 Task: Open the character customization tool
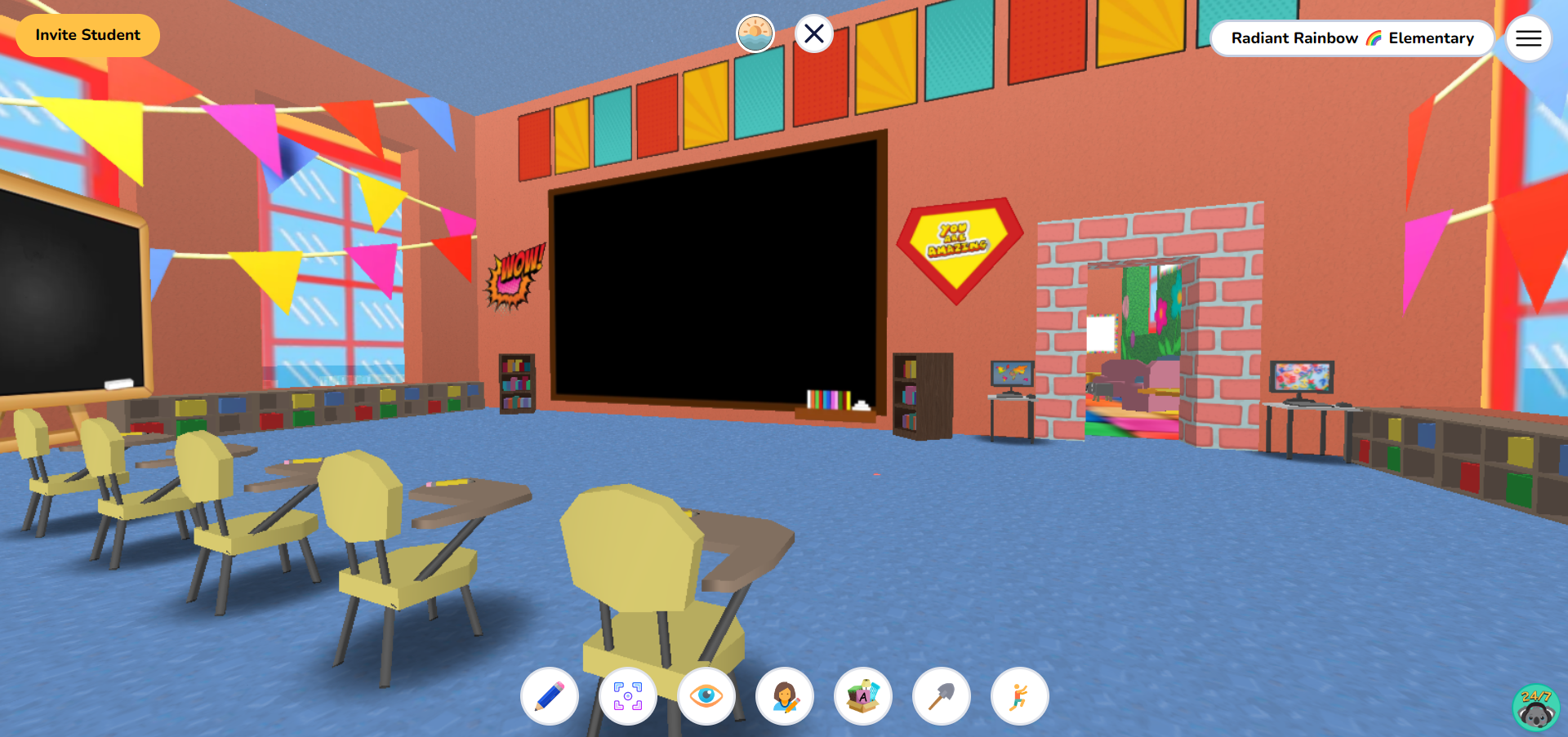(784, 695)
